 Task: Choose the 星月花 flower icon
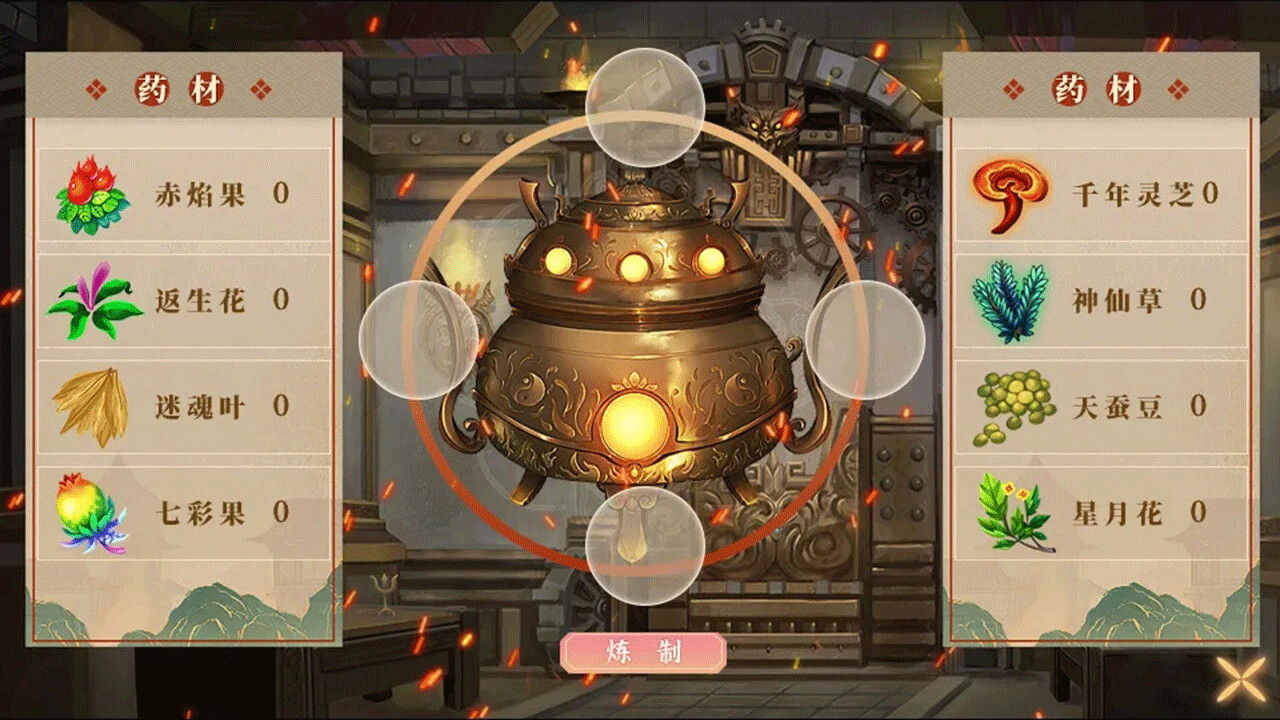[1010, 512]
